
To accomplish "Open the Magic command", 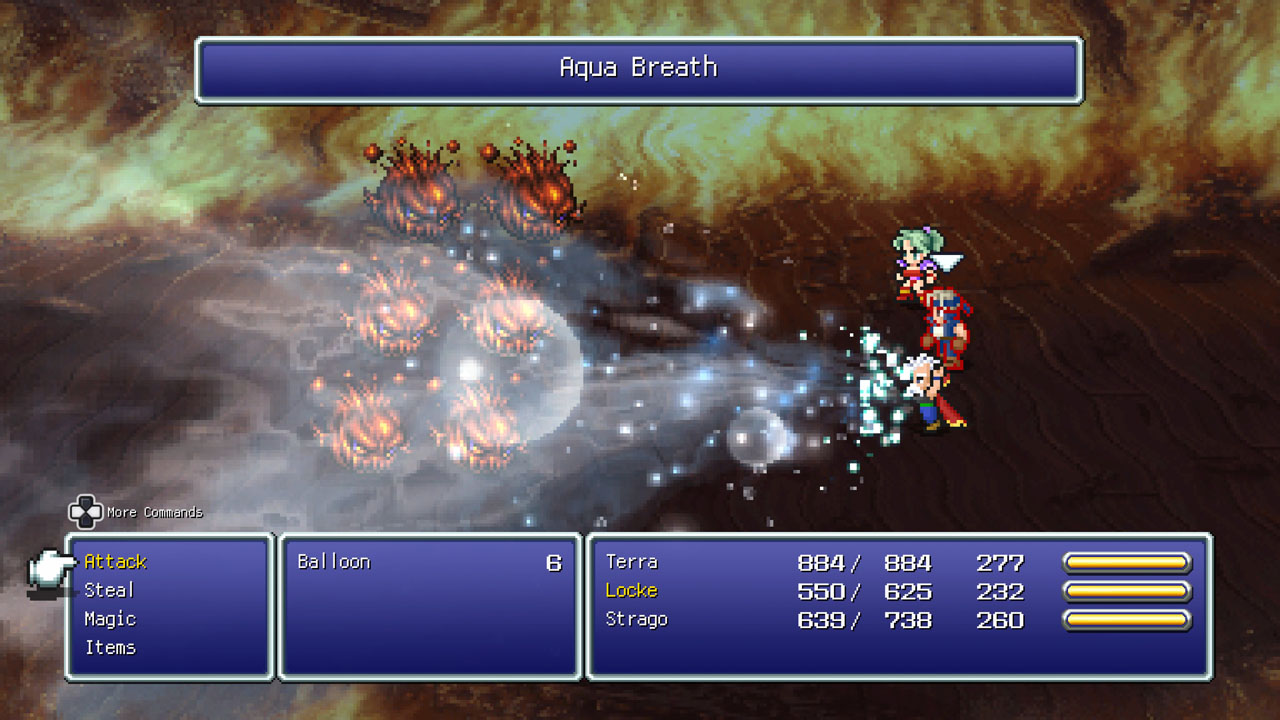I will (x=110, y=620).
